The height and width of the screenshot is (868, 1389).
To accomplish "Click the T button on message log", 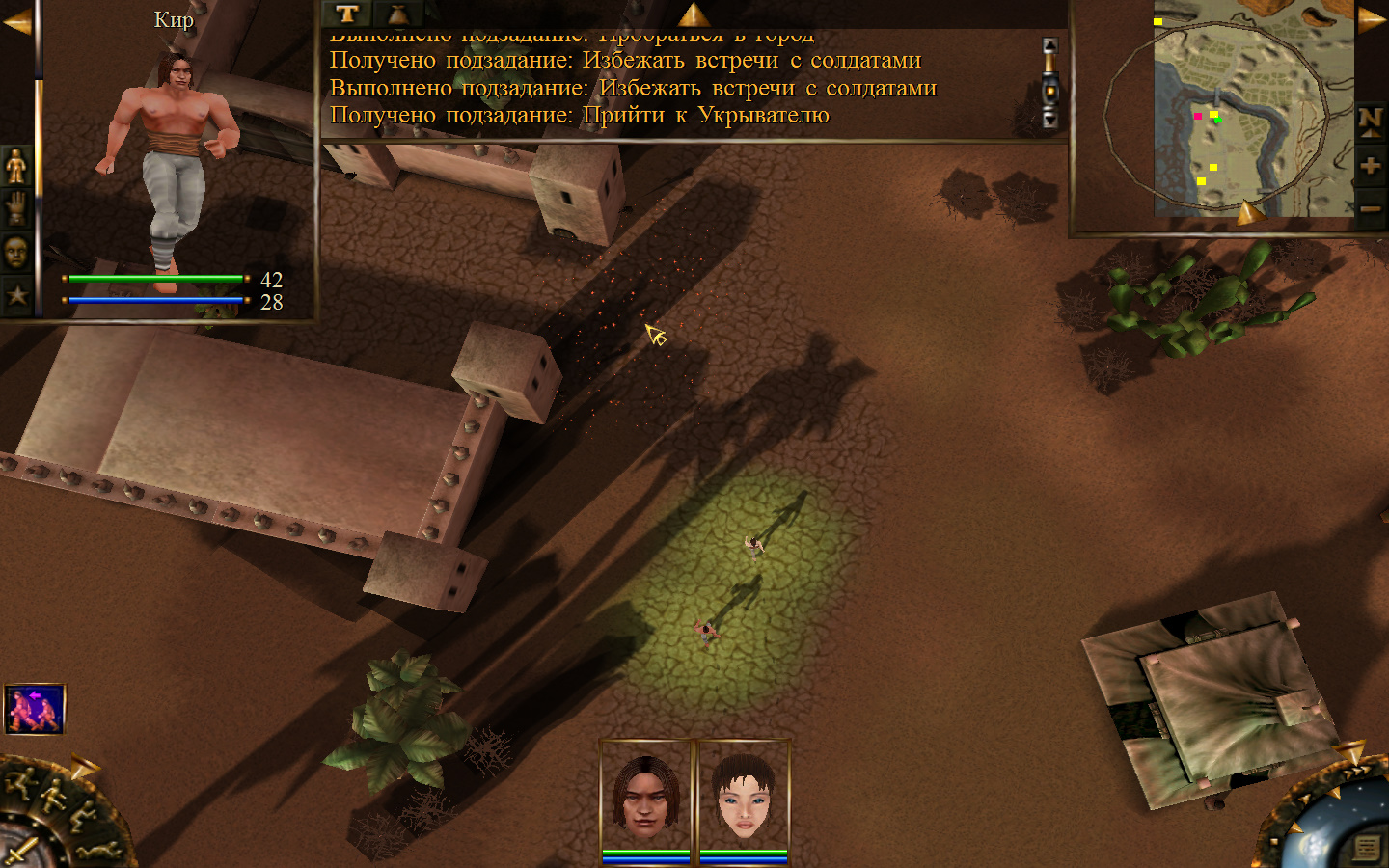I will coord(347,14).
